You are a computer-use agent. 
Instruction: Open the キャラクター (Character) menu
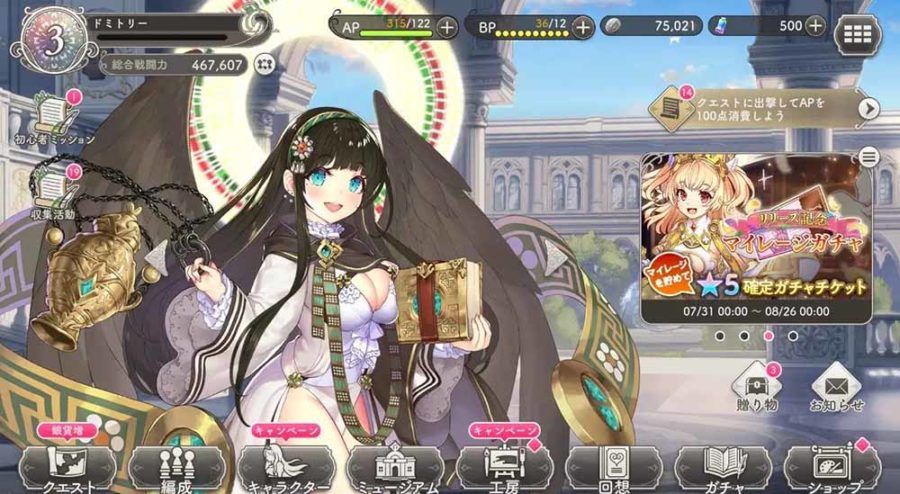coord(284,466)
